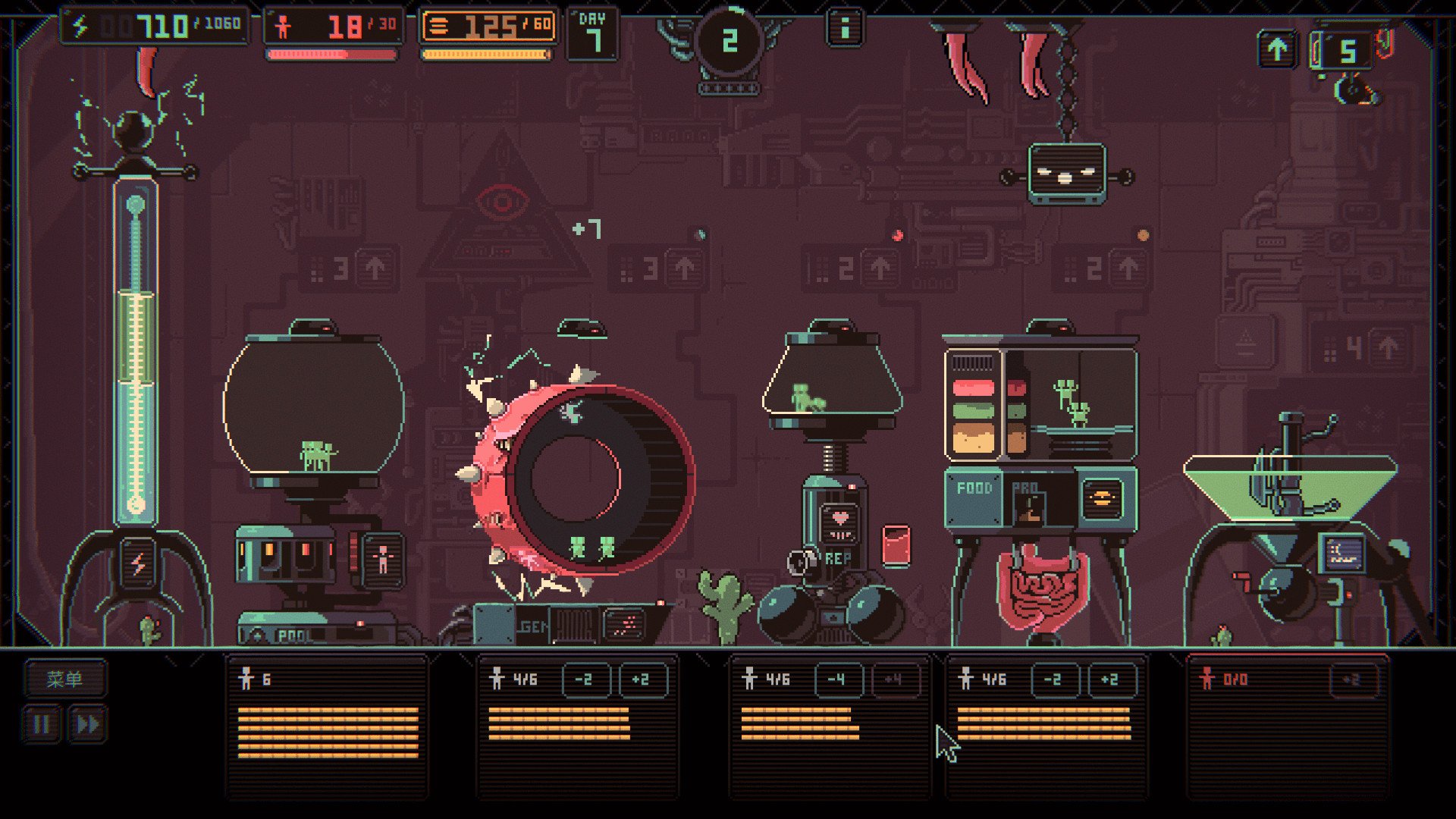This screenshot has width=1456, height=819.
Task: Click the upgrade arrow button in top-right corner
Action: click(1276, 48)
